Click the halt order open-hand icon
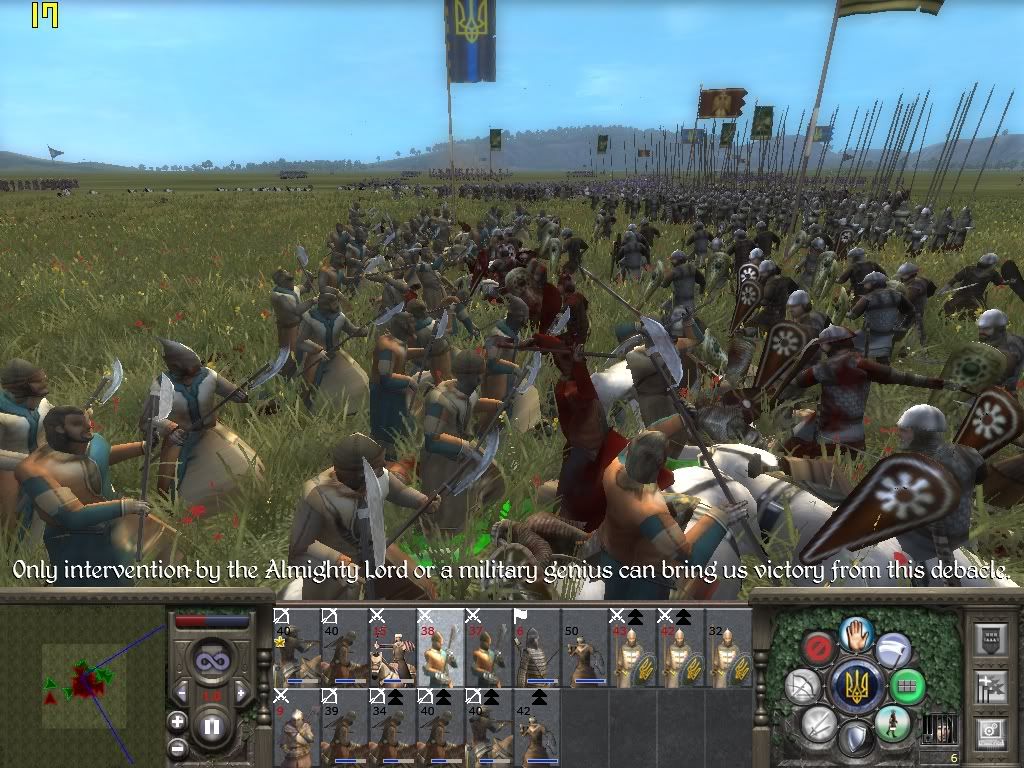 [856, 633]
